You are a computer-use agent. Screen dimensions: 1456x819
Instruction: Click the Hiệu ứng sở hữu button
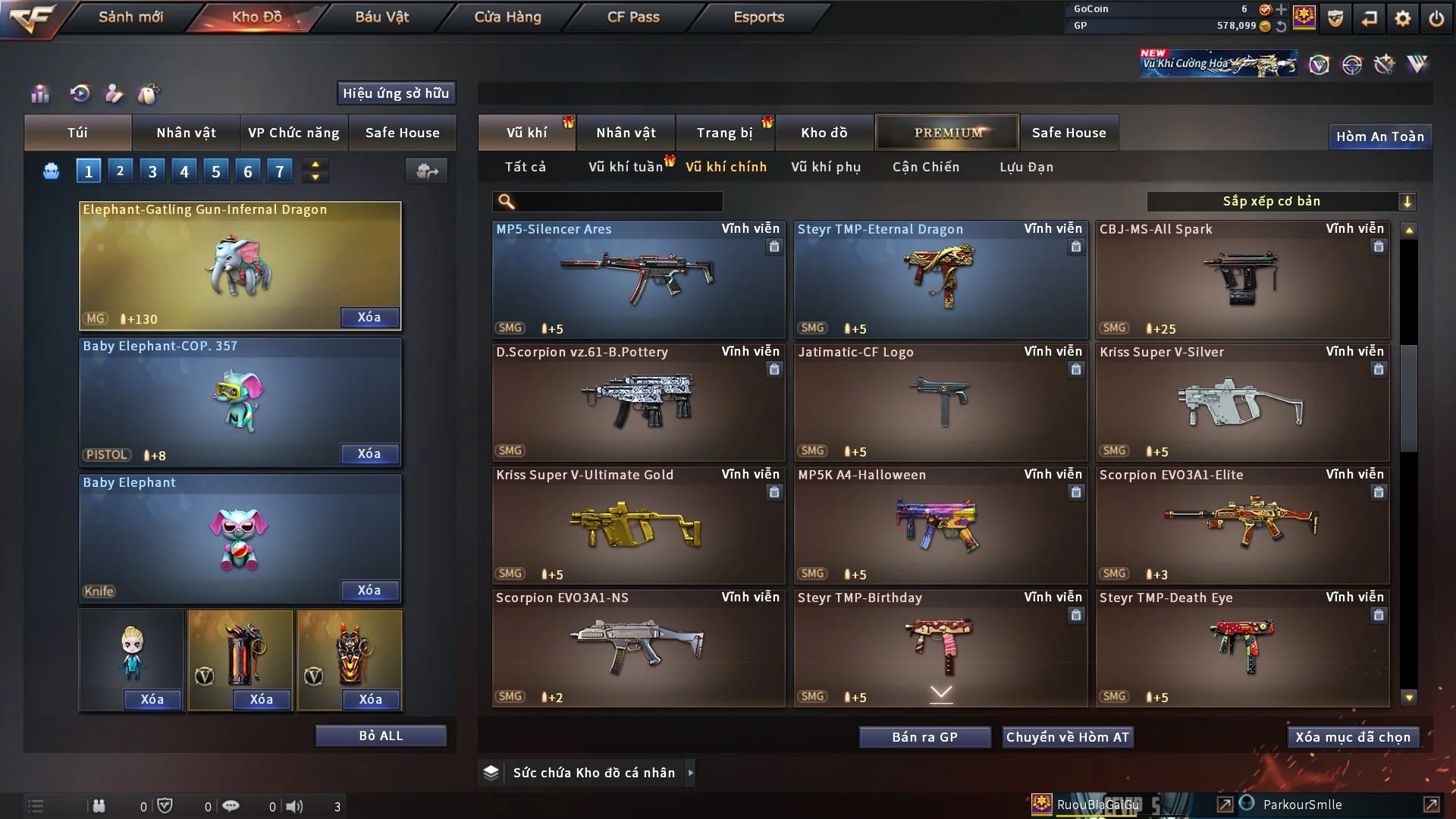[x=396, y=93]
